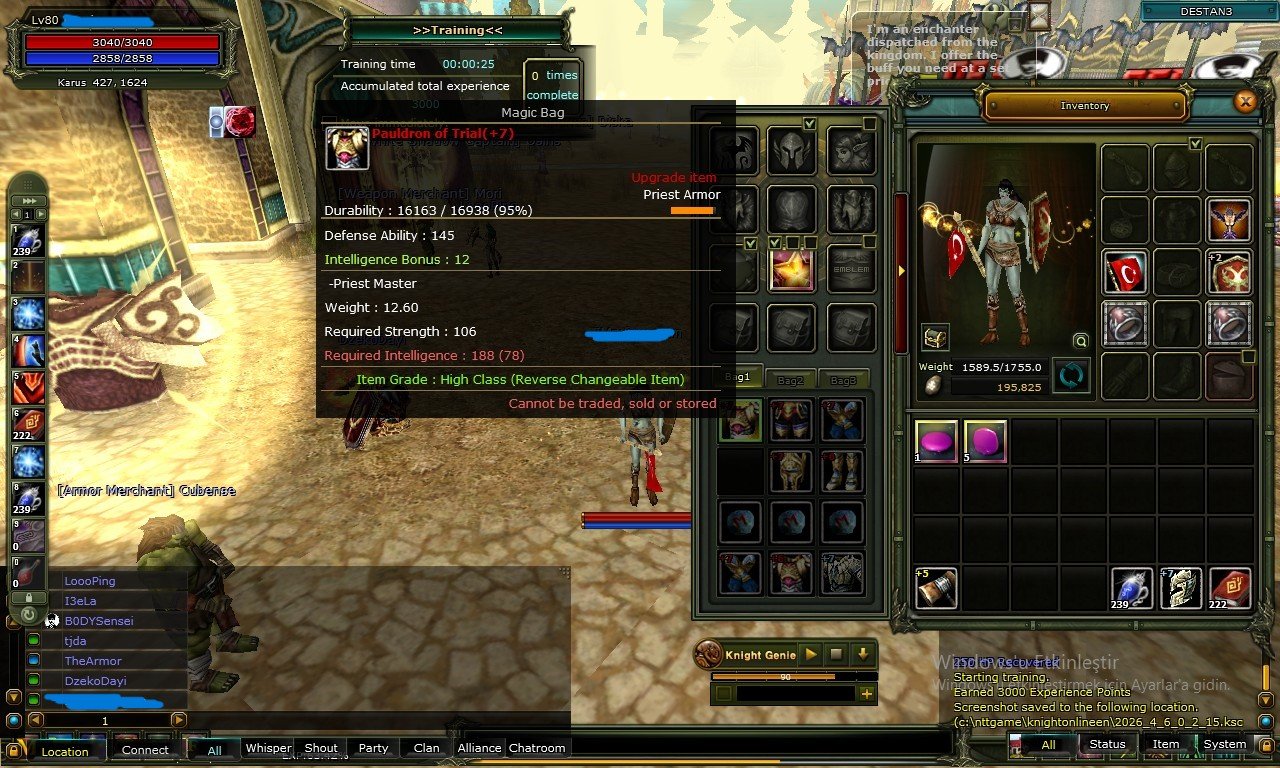The height and width of the screenshot is (768, 1280).
Task: Click the magnifier icon near the character preview
Action: 1080,341
